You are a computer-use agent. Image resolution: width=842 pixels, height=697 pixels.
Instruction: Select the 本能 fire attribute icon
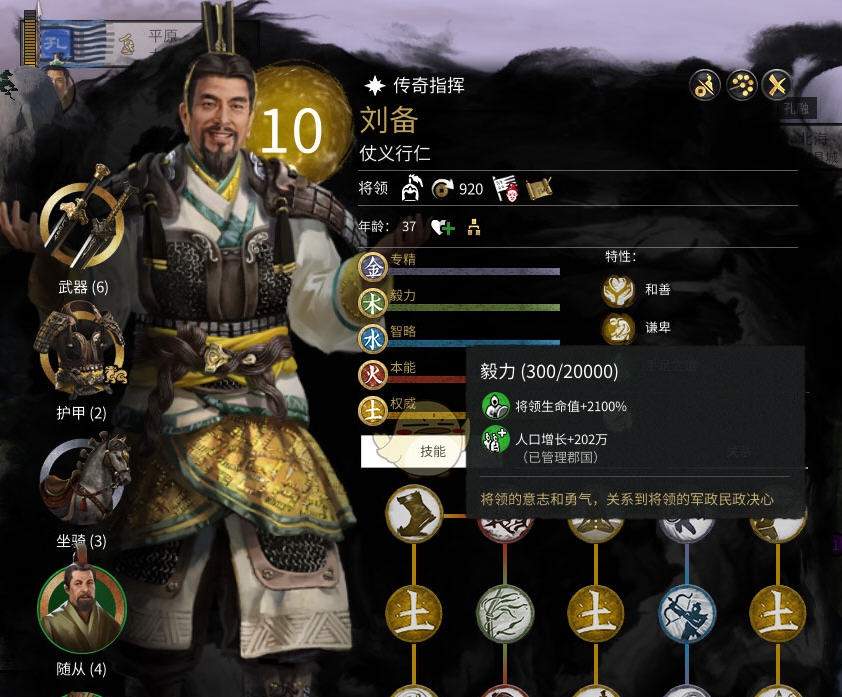click(x=373, y=374)
